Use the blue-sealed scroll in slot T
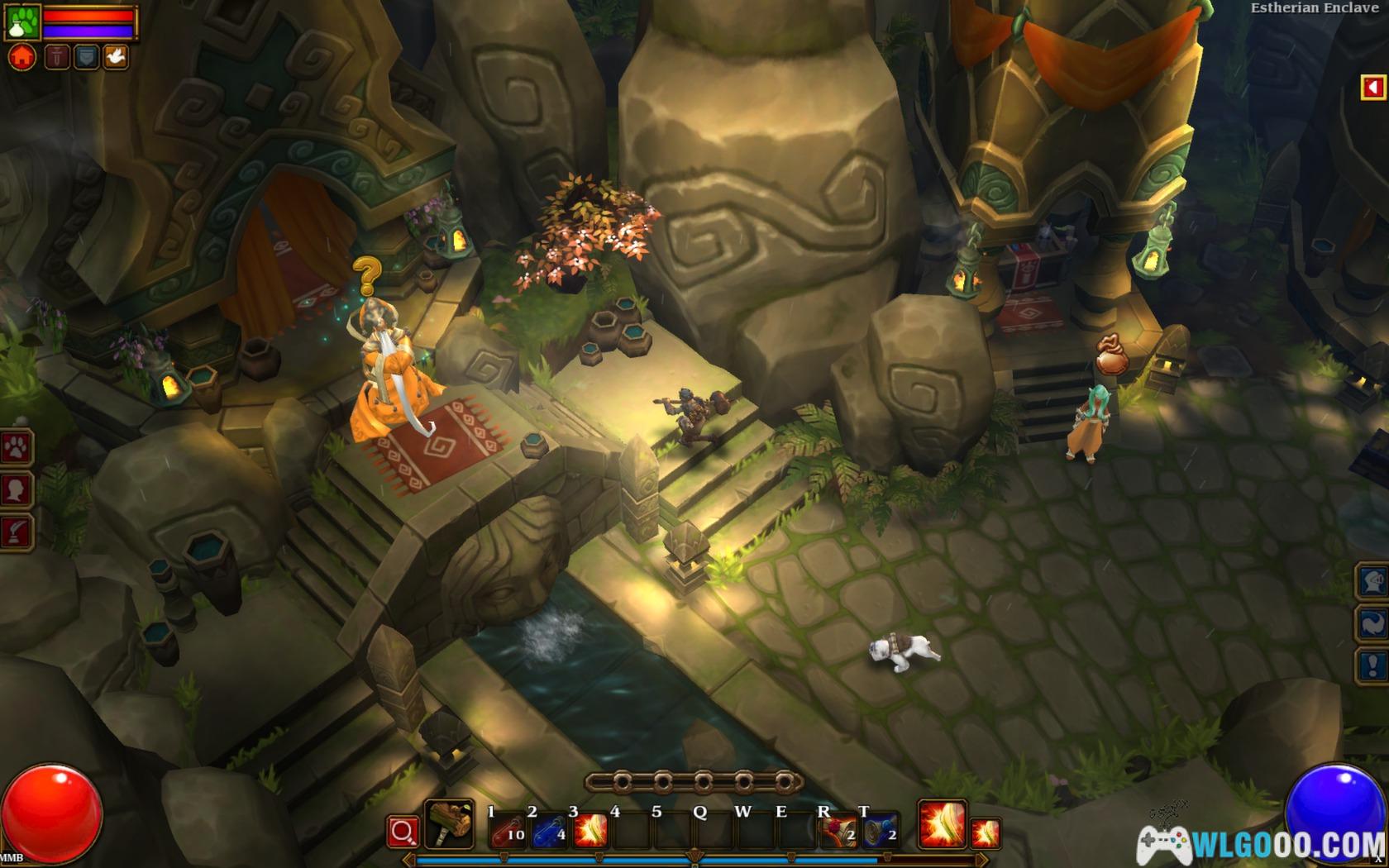Screen dimensions: 1389x868 pos(880,830)
